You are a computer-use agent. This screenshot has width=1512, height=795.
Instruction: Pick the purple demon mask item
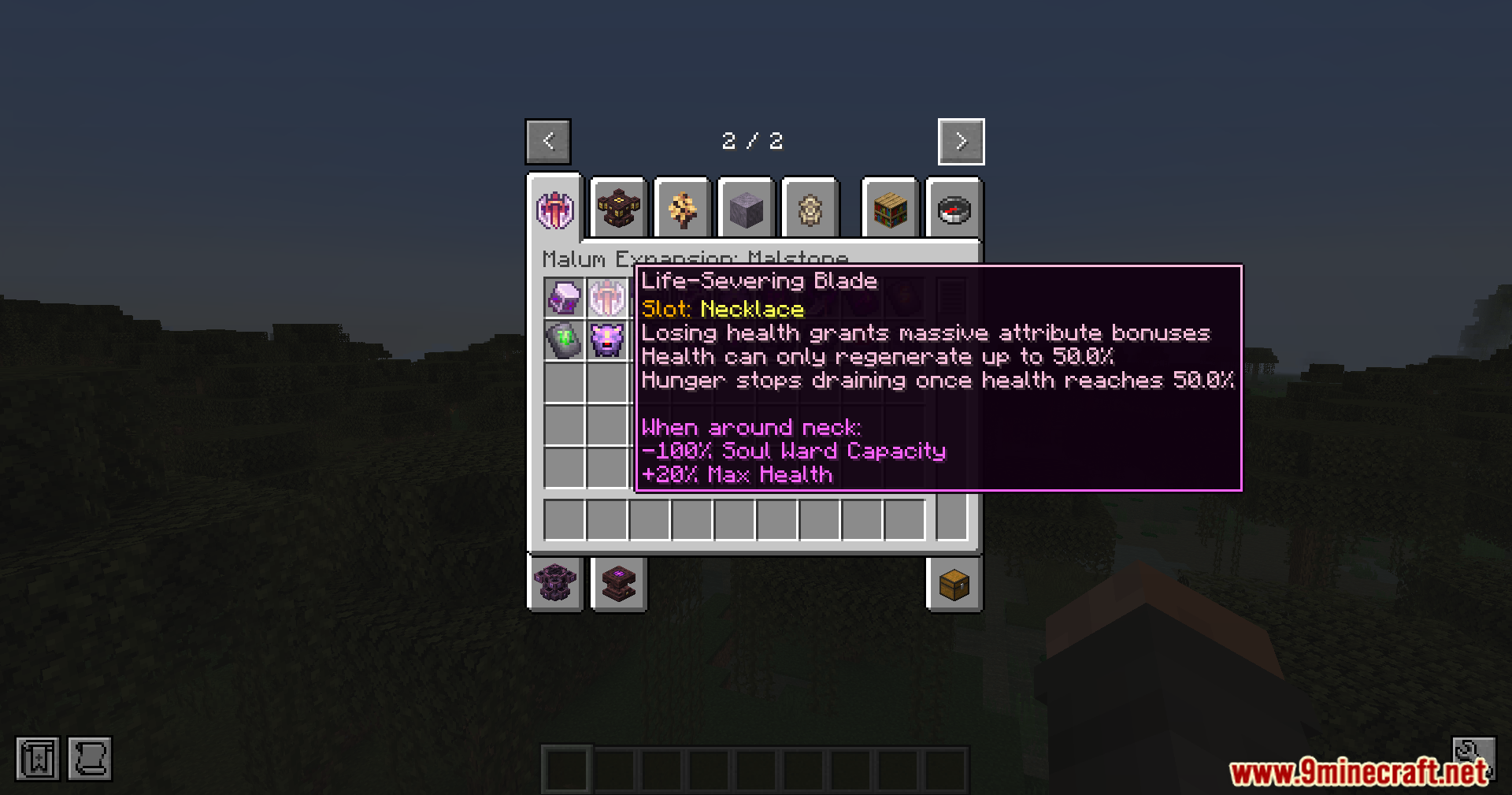point(606,340)
